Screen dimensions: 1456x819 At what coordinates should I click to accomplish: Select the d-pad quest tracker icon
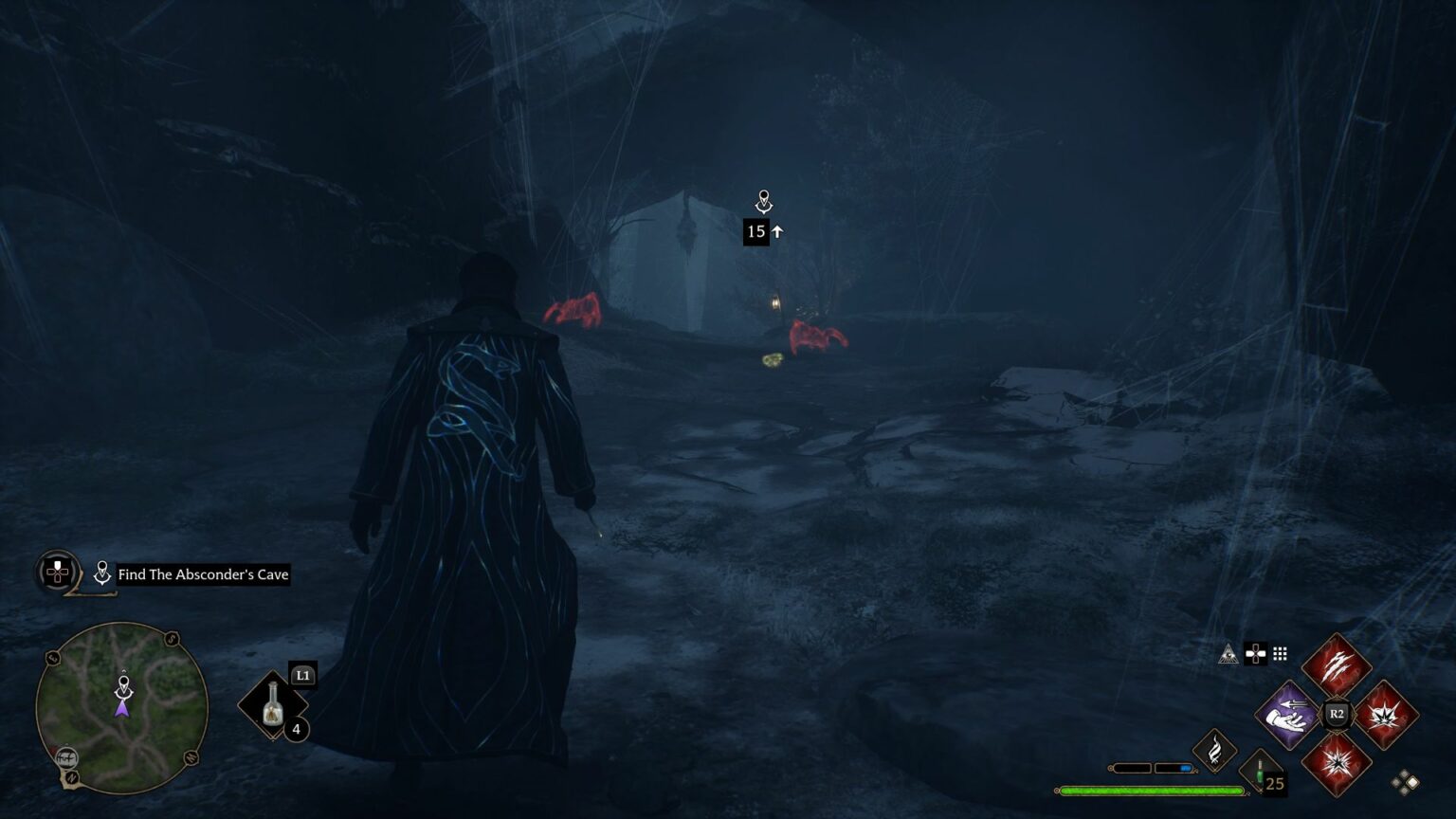[56, 572]
